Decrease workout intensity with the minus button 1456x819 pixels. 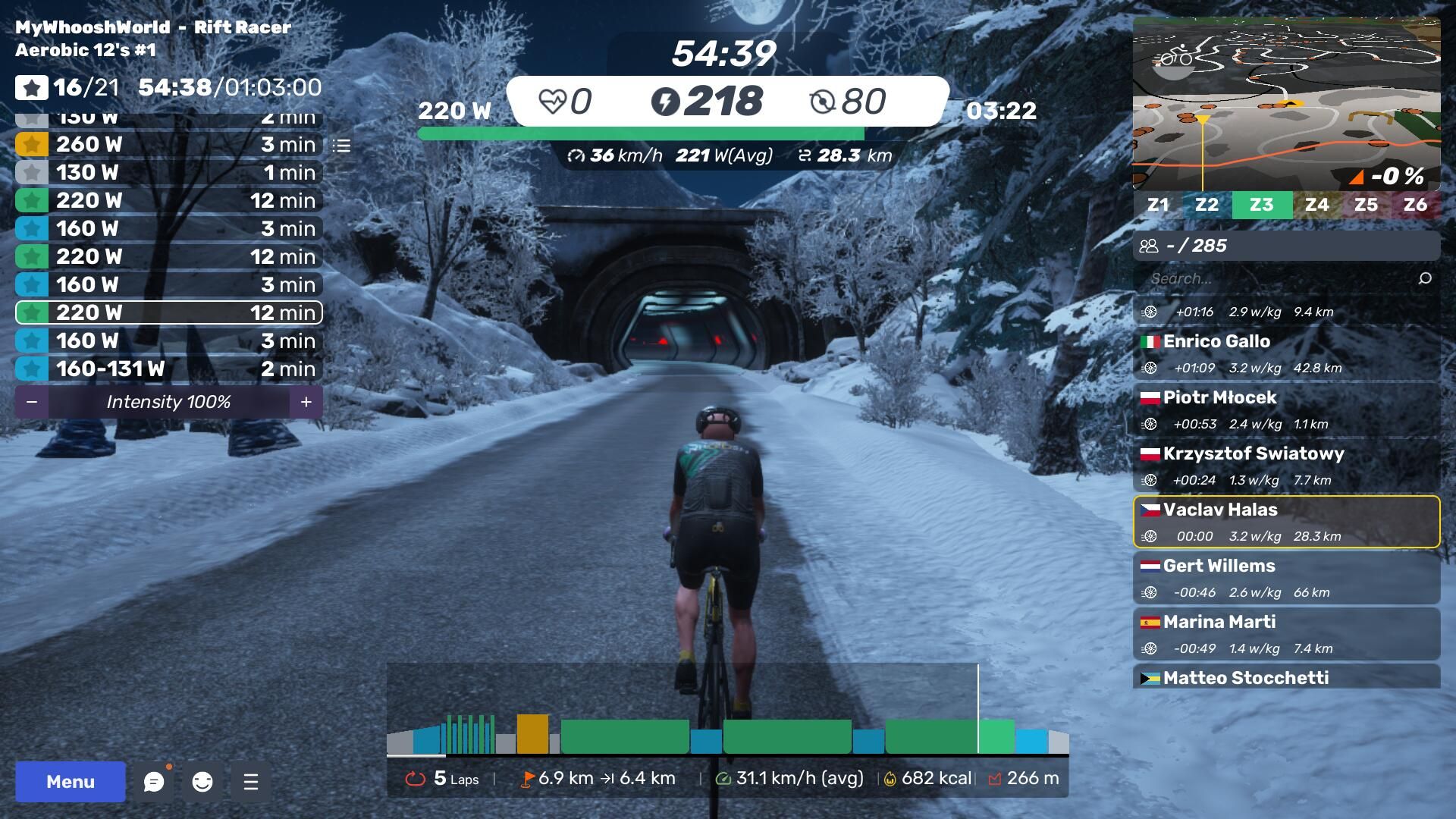tap(32, 402)
